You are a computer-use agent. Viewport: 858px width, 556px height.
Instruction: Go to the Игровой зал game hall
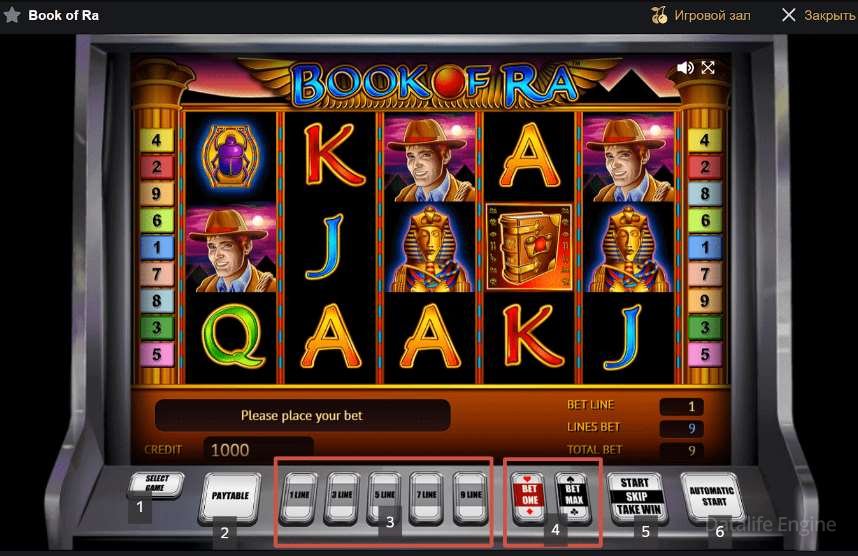pos(700,15)
